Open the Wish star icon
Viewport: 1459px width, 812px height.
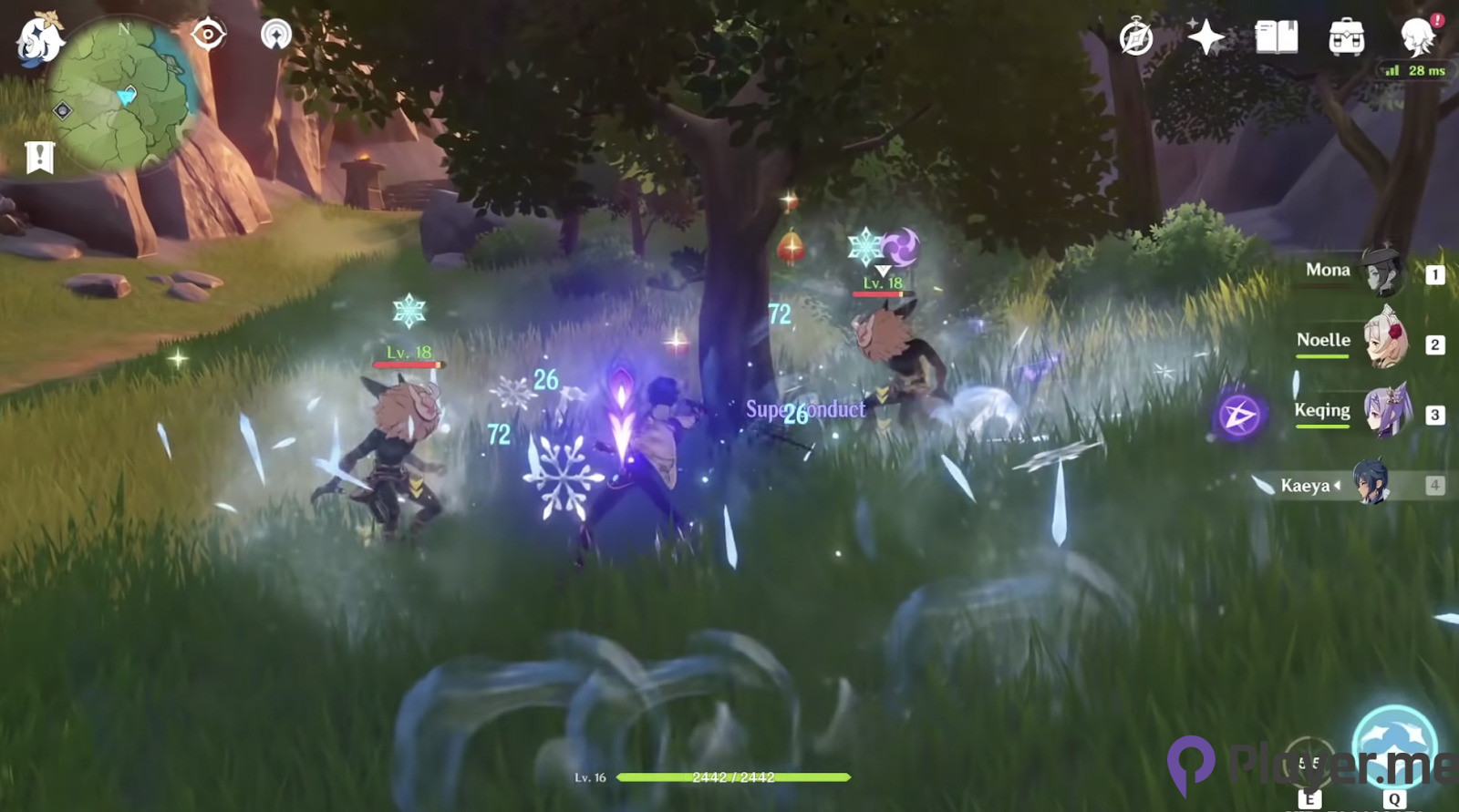click(x=1205, y=37)
